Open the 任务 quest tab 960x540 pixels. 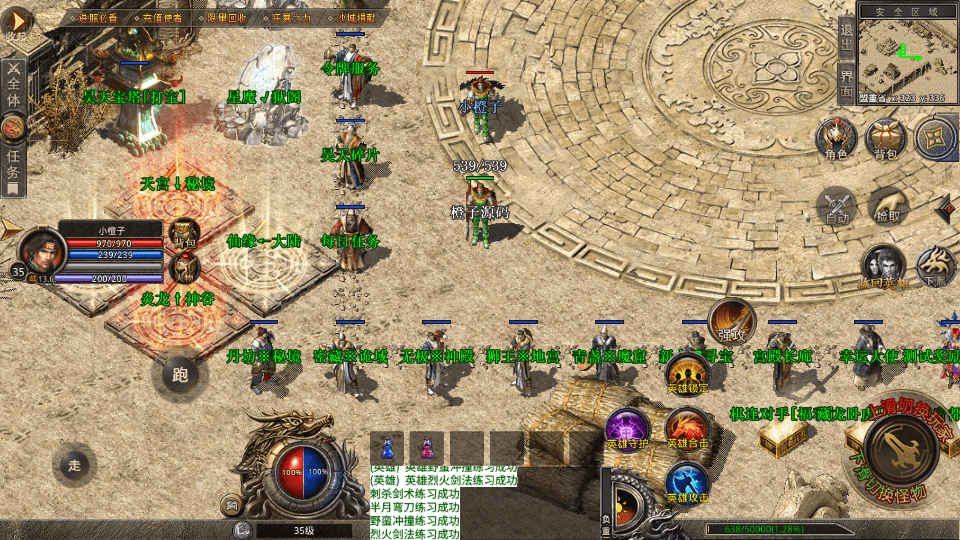[14, 165]
